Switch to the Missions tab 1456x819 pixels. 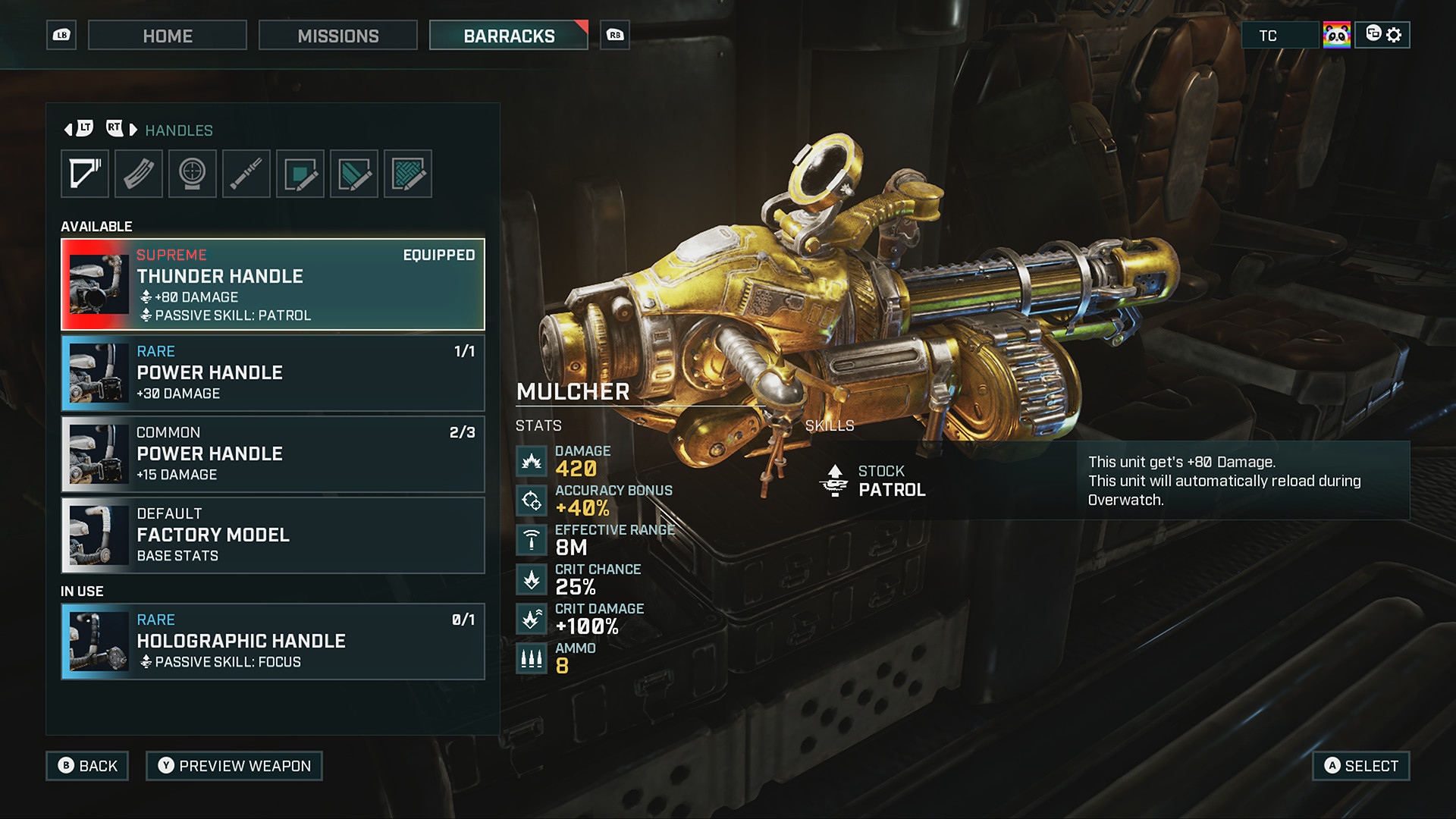pos(337,35)
